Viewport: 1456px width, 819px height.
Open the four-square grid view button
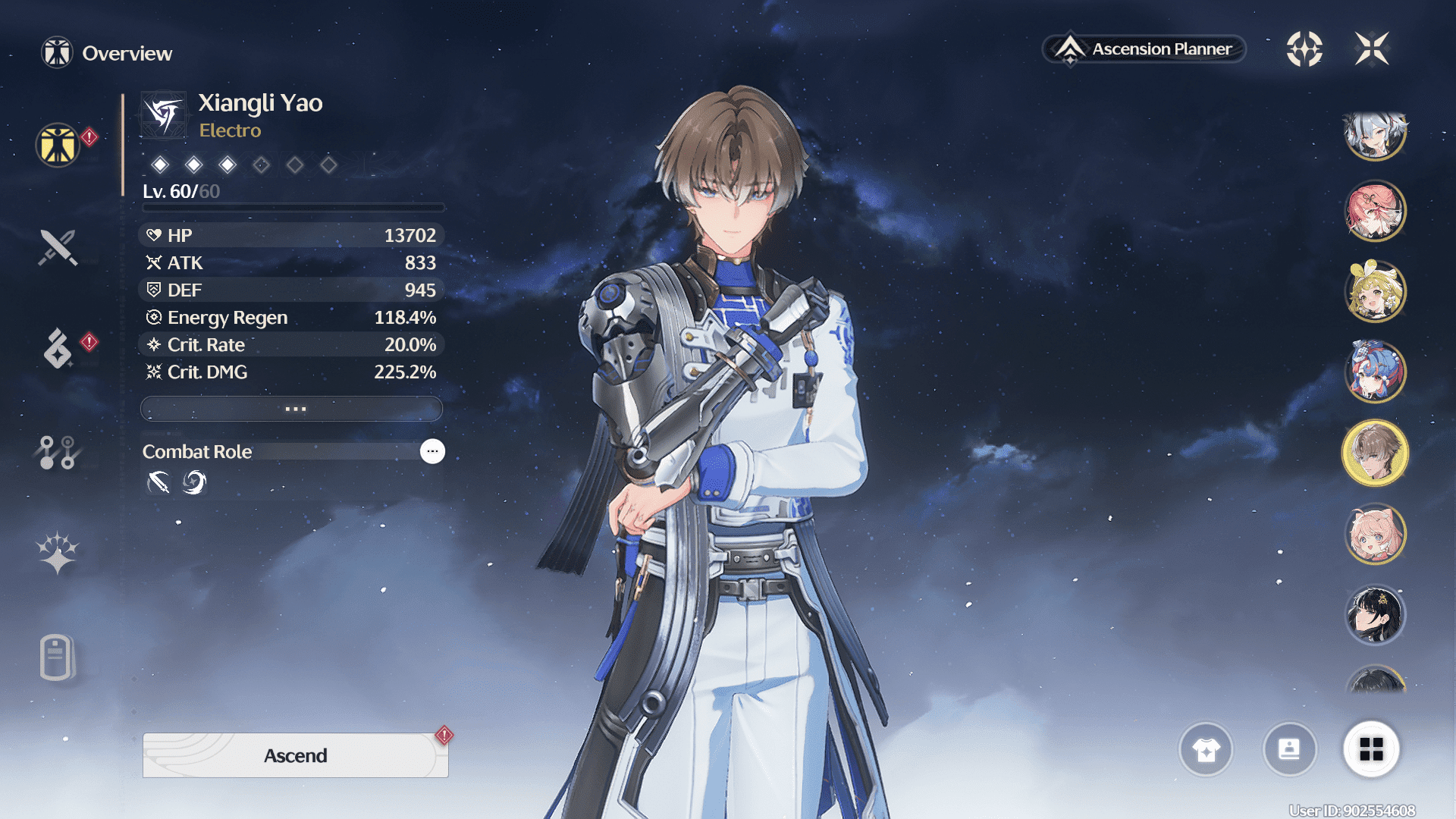pos(1371,750)
